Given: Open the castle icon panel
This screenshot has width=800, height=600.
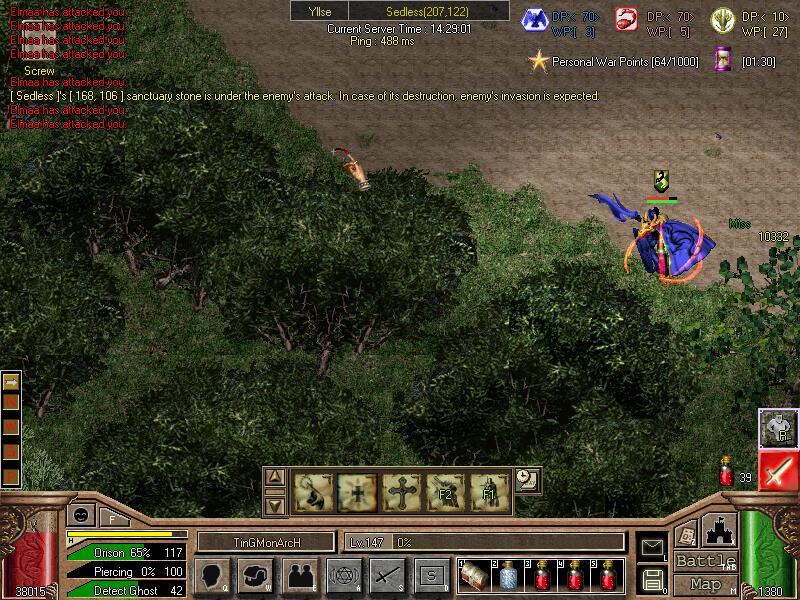Looking at the screenshot, I should click(721, 531).
